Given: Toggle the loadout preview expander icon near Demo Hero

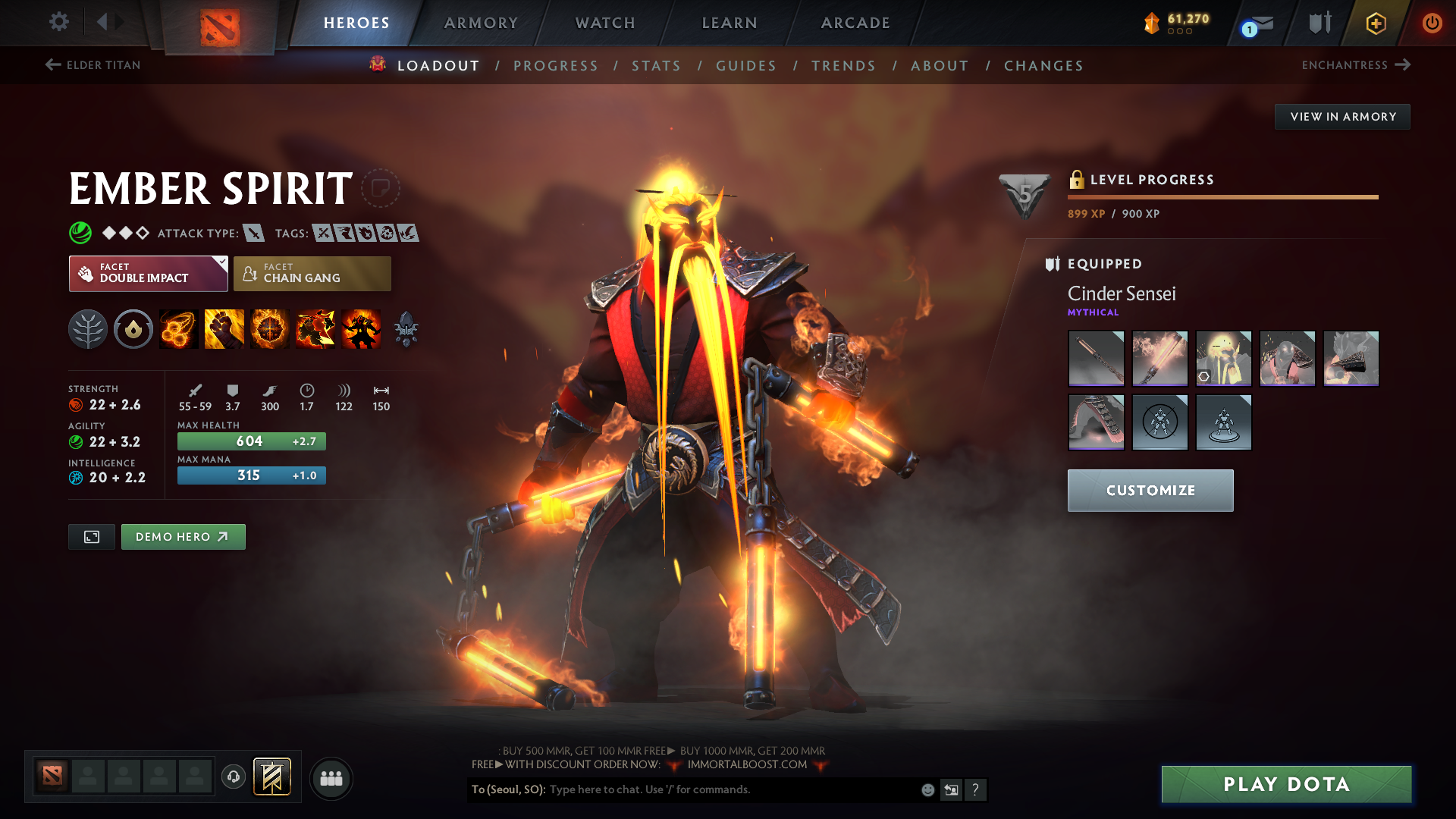Looking at the screenshot, I should pyautogui.click(x=91, y=536).
